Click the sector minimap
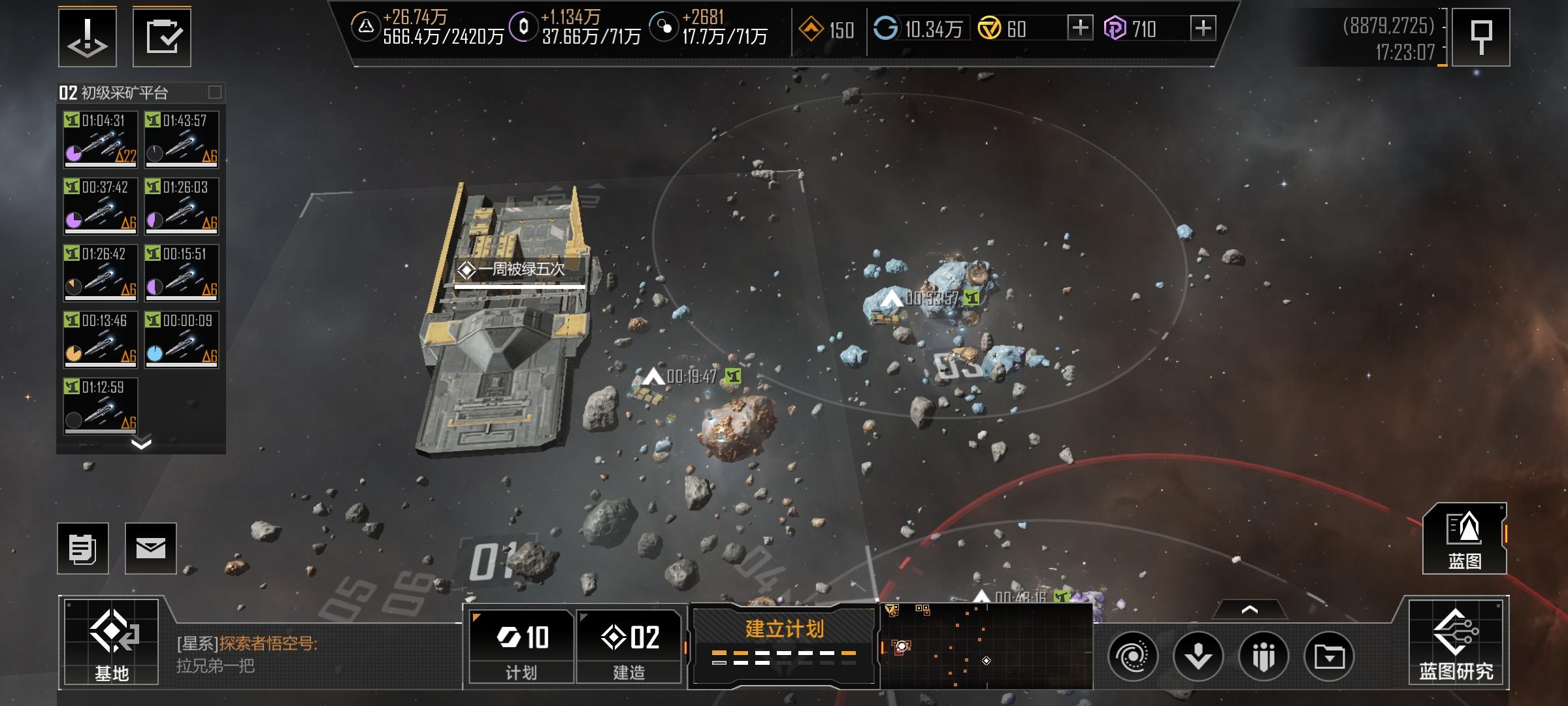The height and width of the screenshot is (706, 1568). [987, 646]
